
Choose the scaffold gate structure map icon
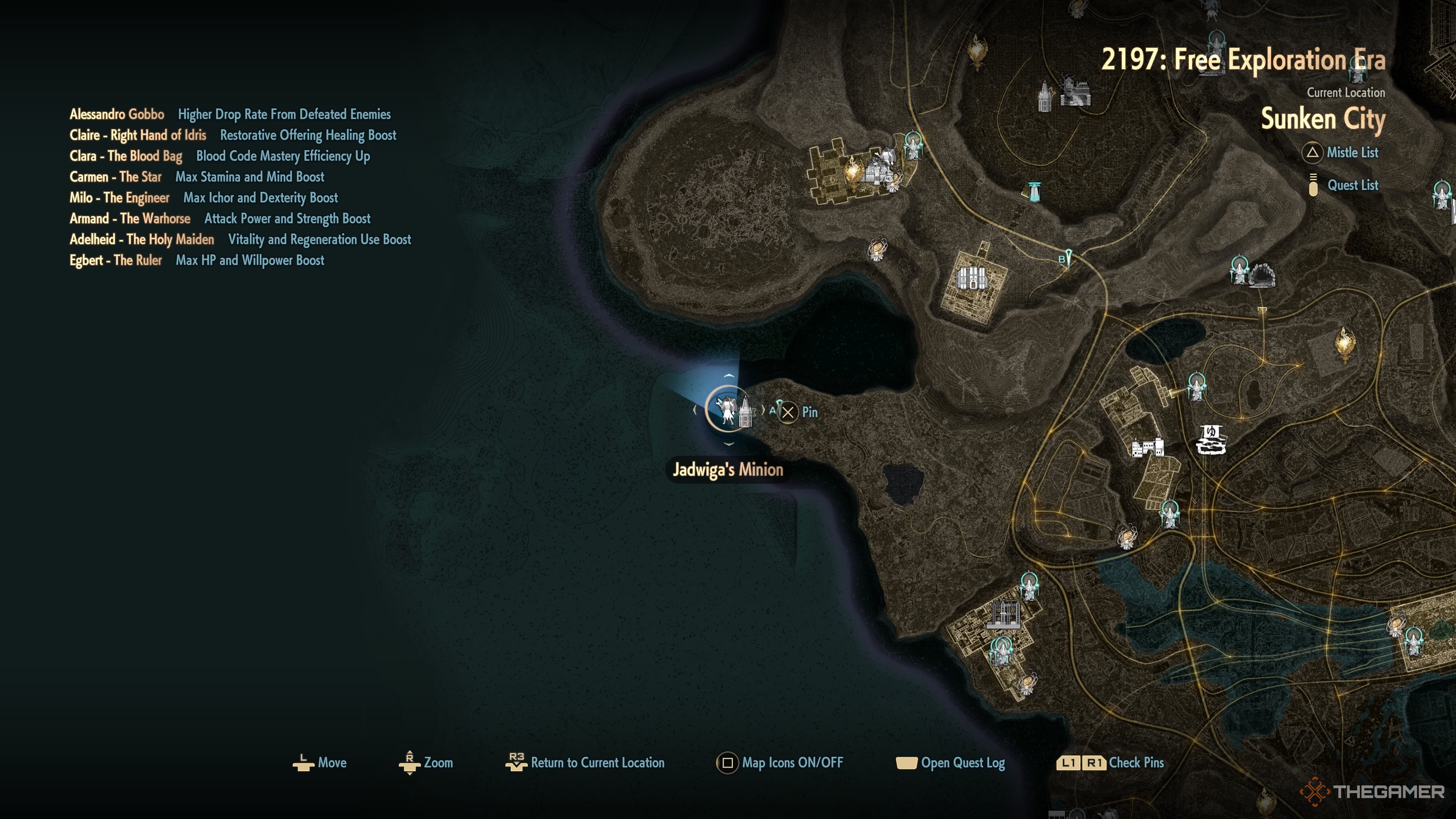[1003, 615]
